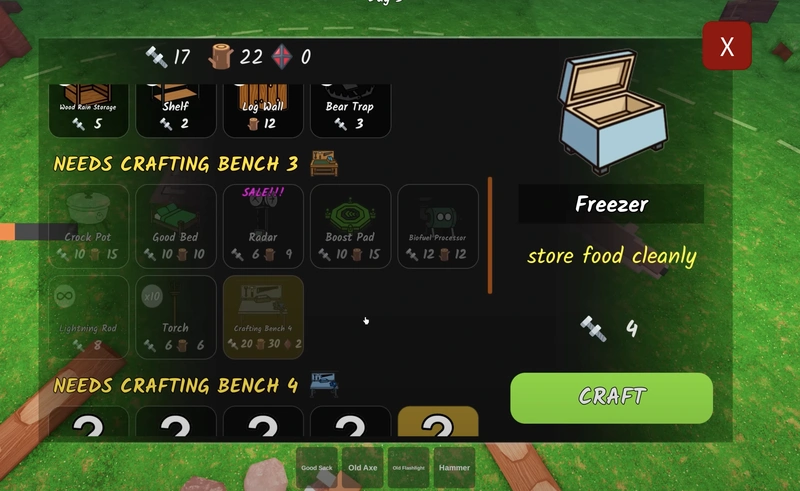Open the Crock Pot recipe tile

88,227
